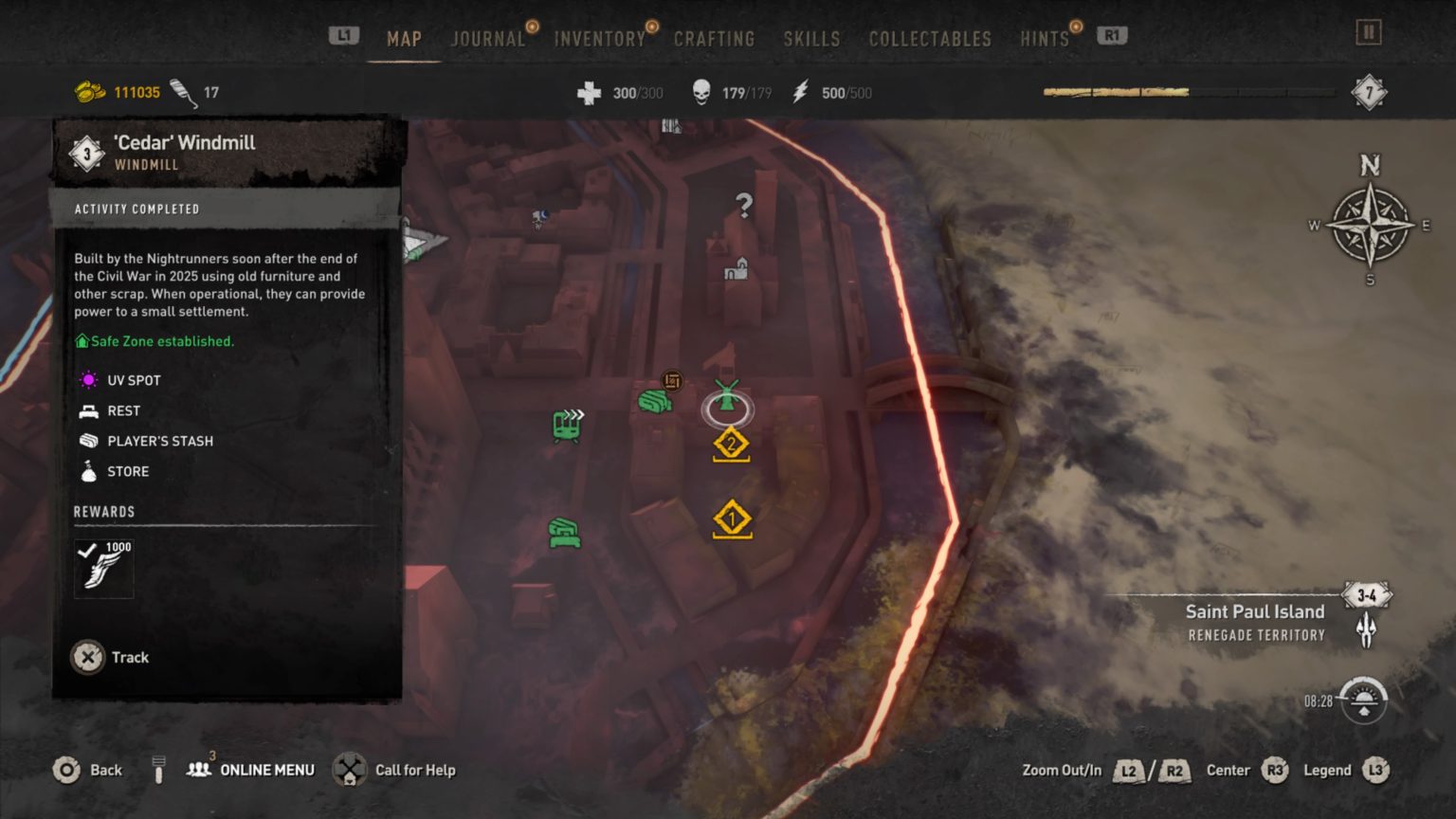Viewport: 1456px width, 819px height.
Task: Select quest marker 2 on the map
Action: (731, 442)
